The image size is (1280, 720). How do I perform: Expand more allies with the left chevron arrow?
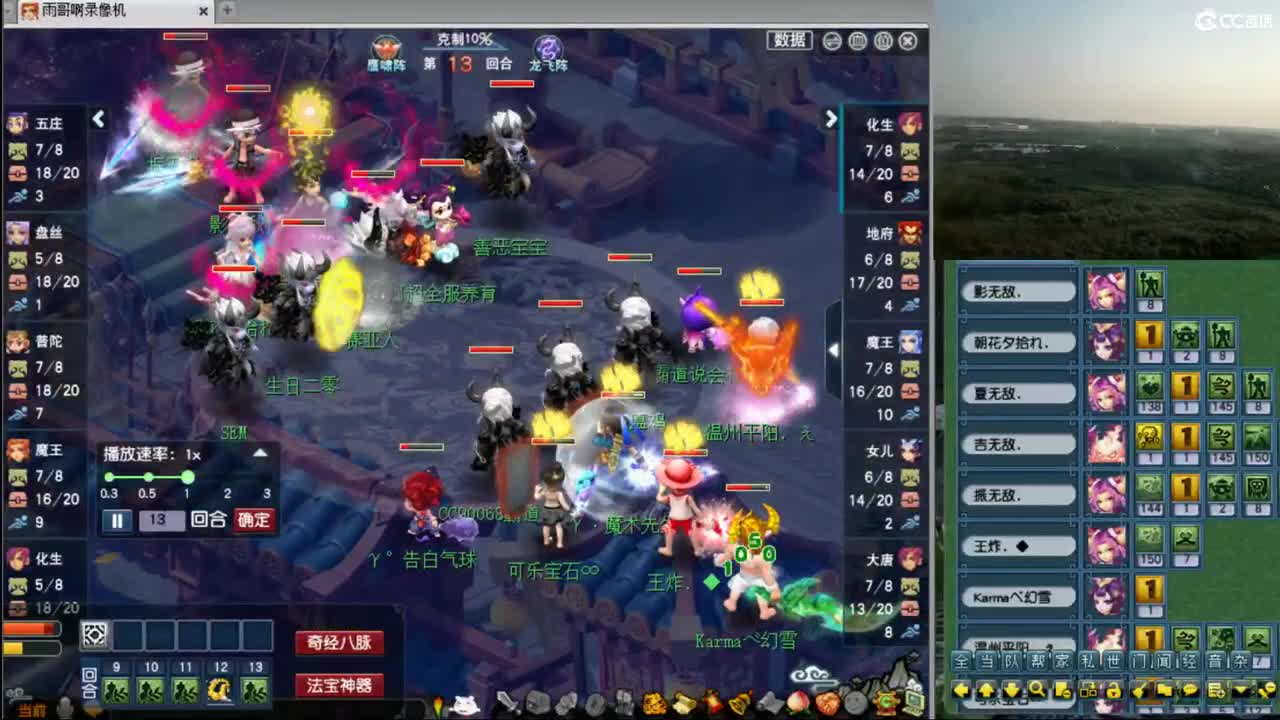tap(98, 118)
